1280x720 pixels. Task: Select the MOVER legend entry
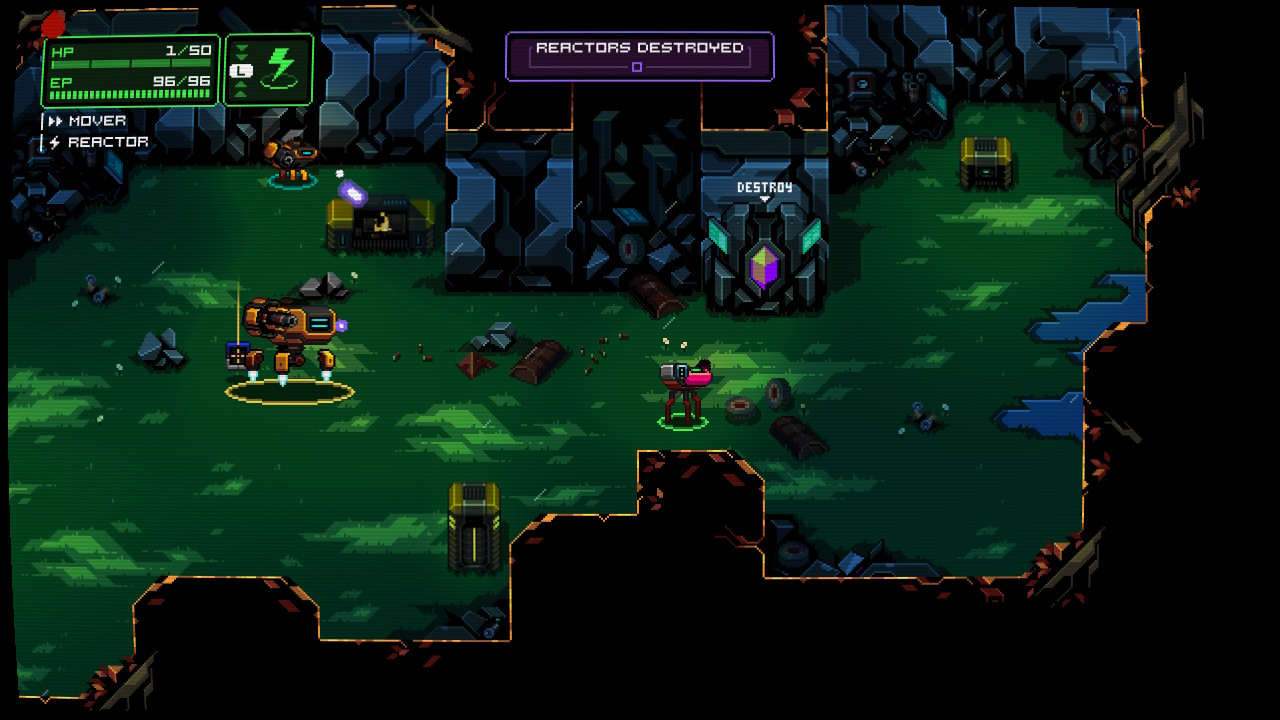pos(96,120)
